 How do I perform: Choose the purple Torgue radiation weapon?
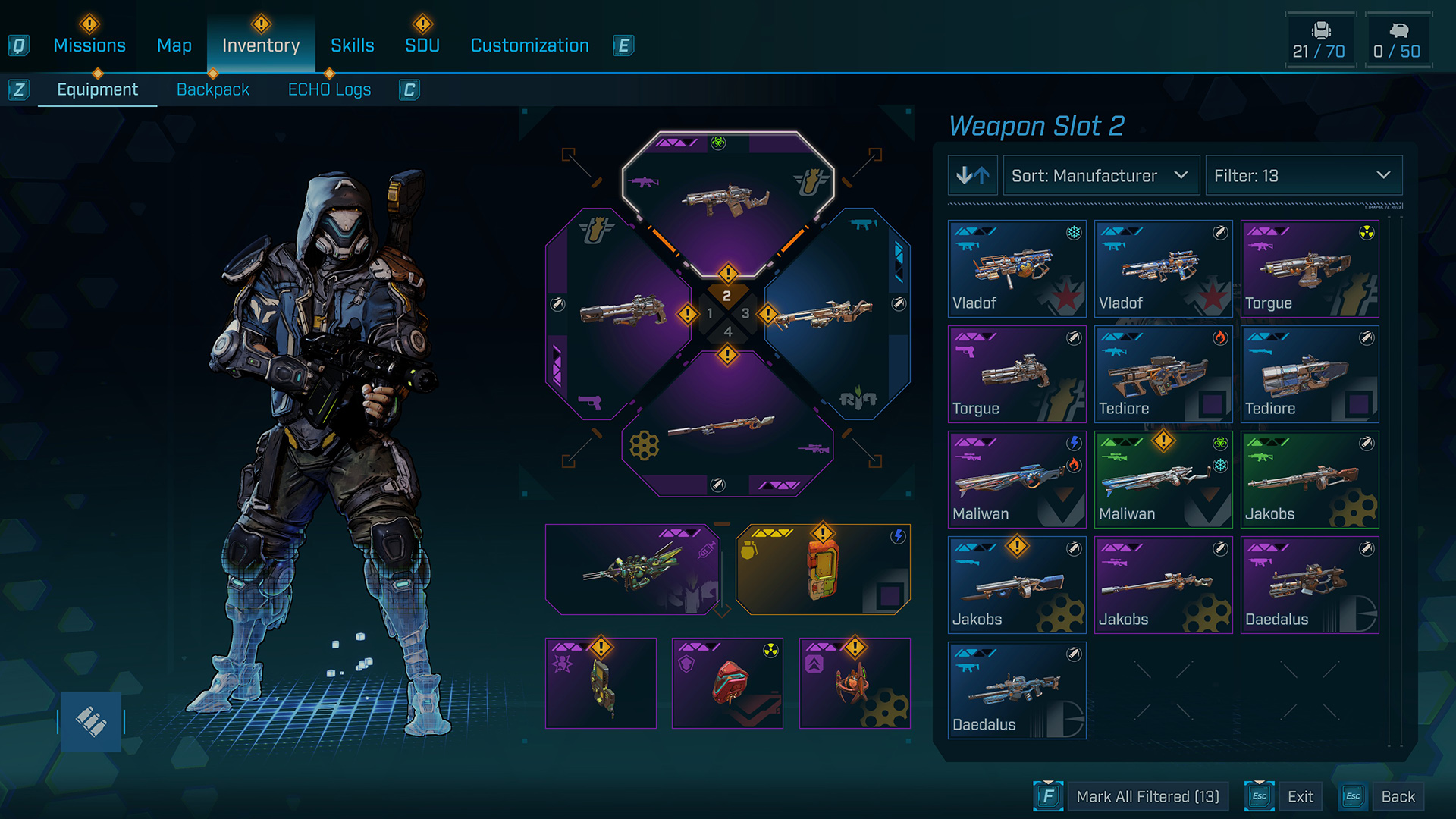point(1310,268)
